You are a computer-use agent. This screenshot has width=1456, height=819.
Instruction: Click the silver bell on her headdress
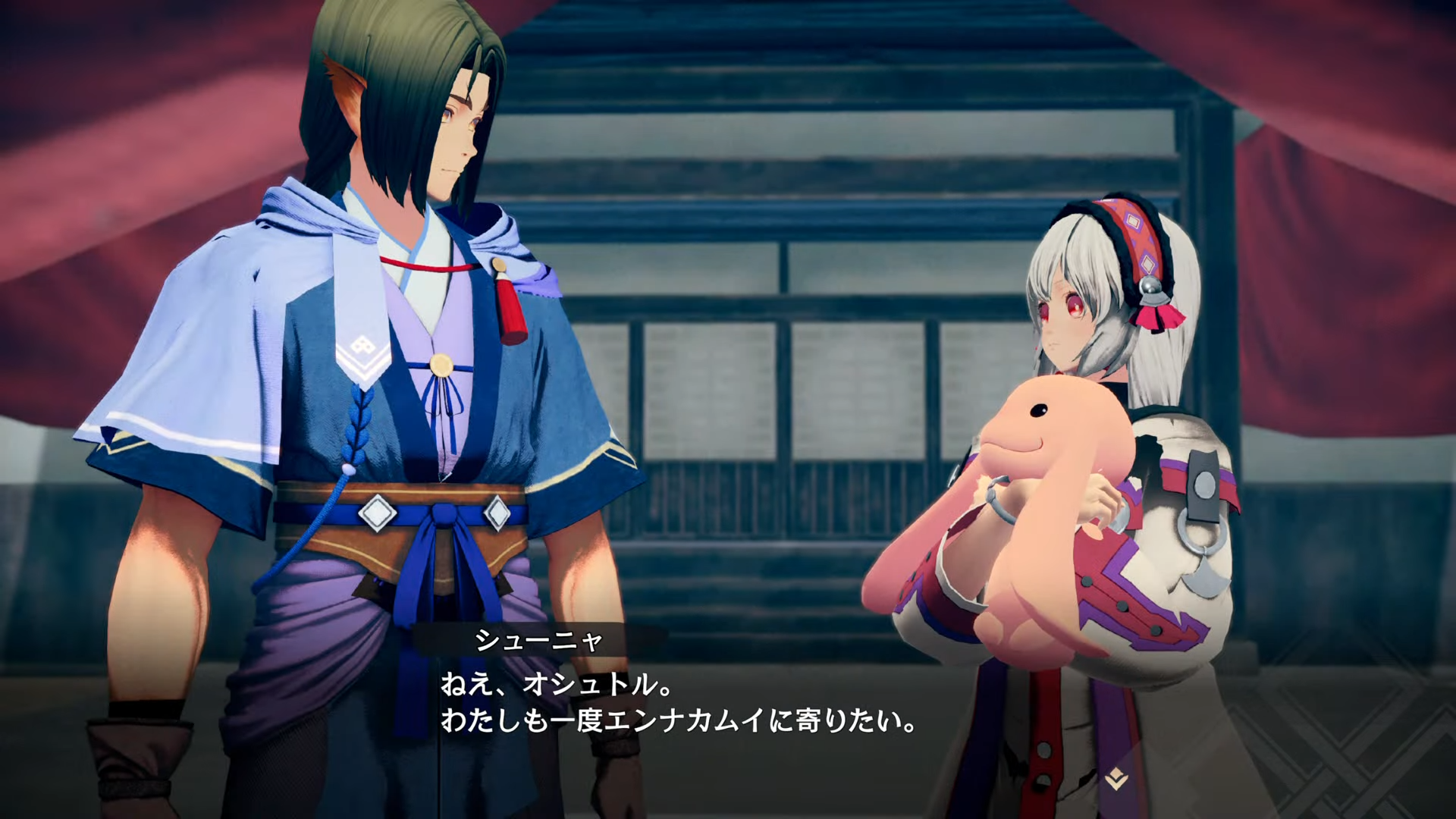[1150, 285]
